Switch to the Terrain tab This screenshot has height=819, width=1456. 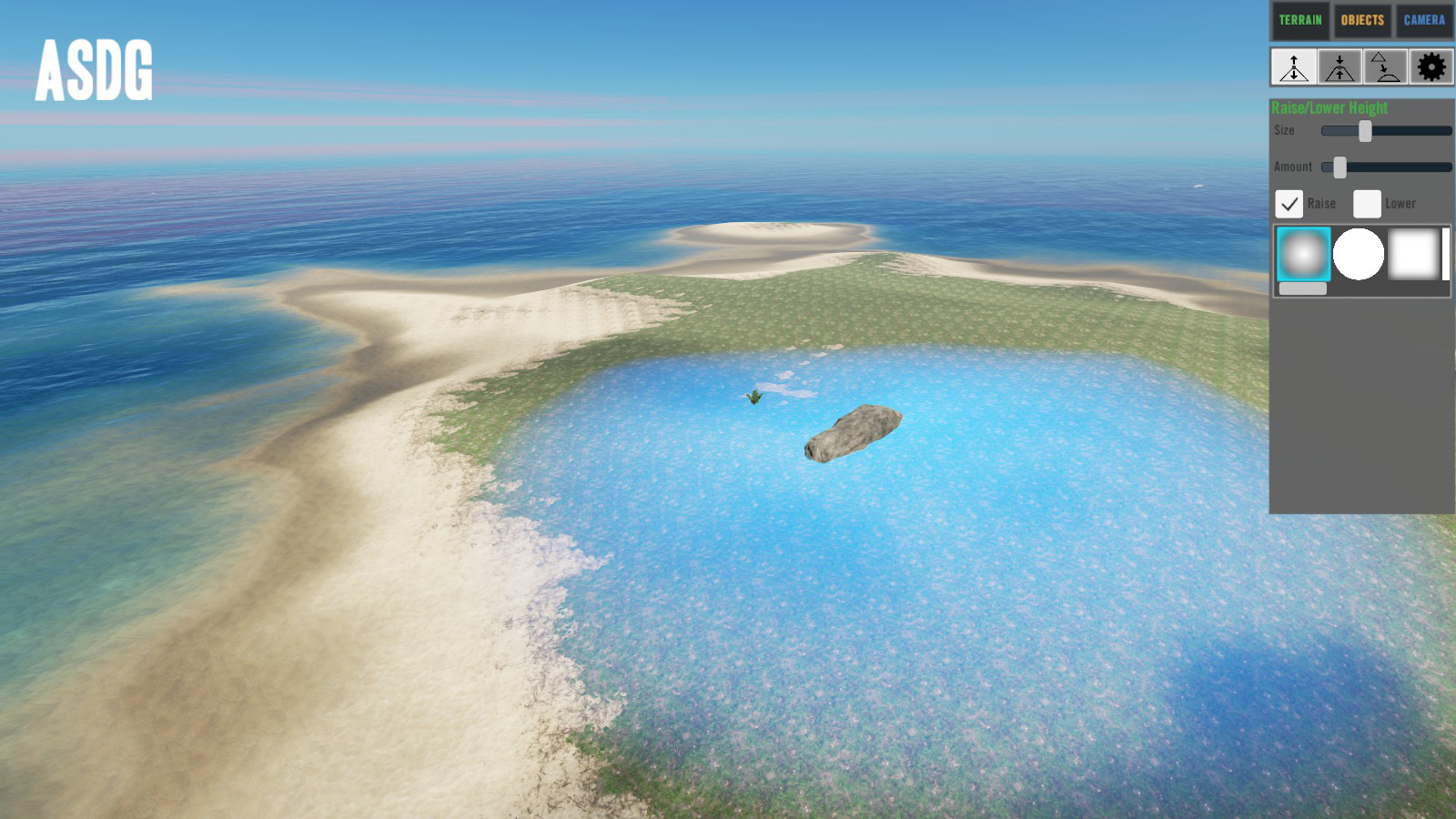coord(1299,20)
